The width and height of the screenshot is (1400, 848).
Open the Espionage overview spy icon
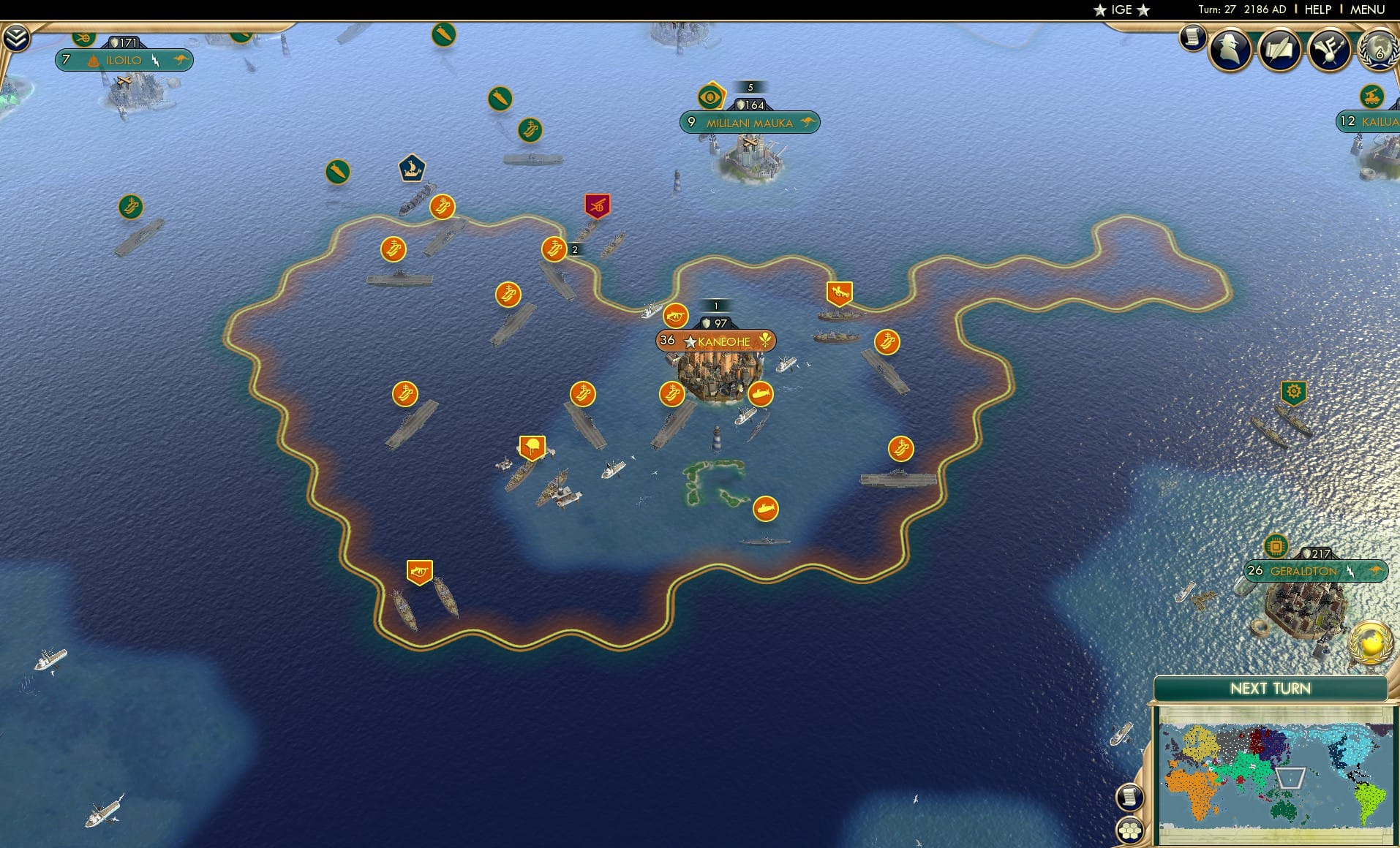coord(1230,50)
